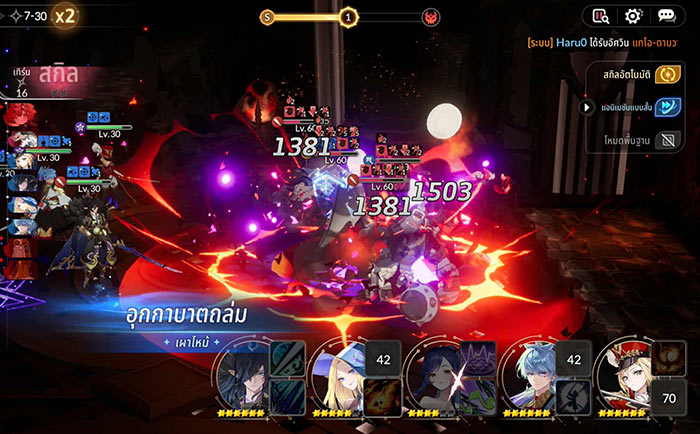Viewport: 700px width, 434px height.
Task: Toggle the x2 battle speed button
Action: (x=66, y=16)
